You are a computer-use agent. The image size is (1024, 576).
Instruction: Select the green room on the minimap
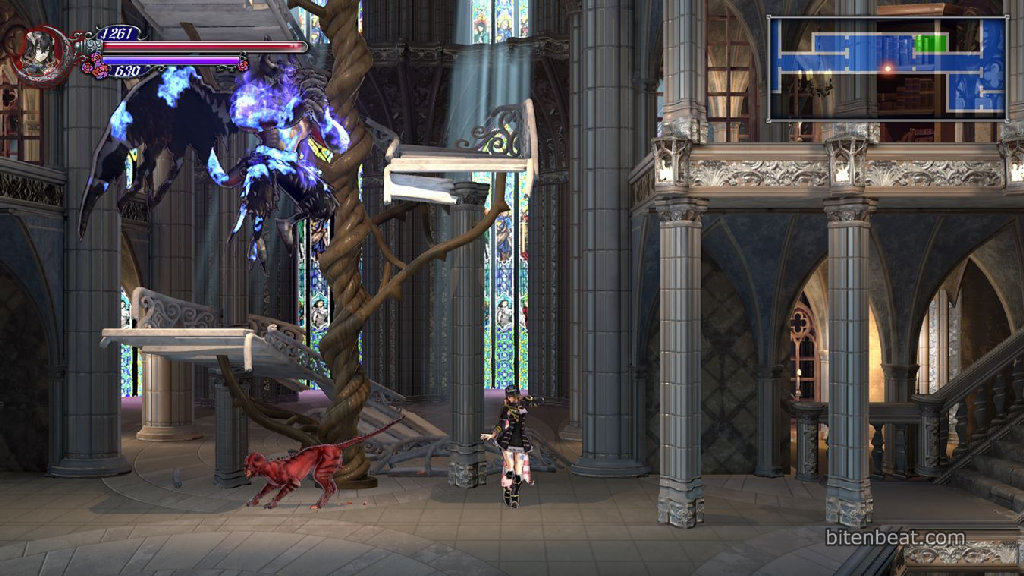[x=930, y=43]
